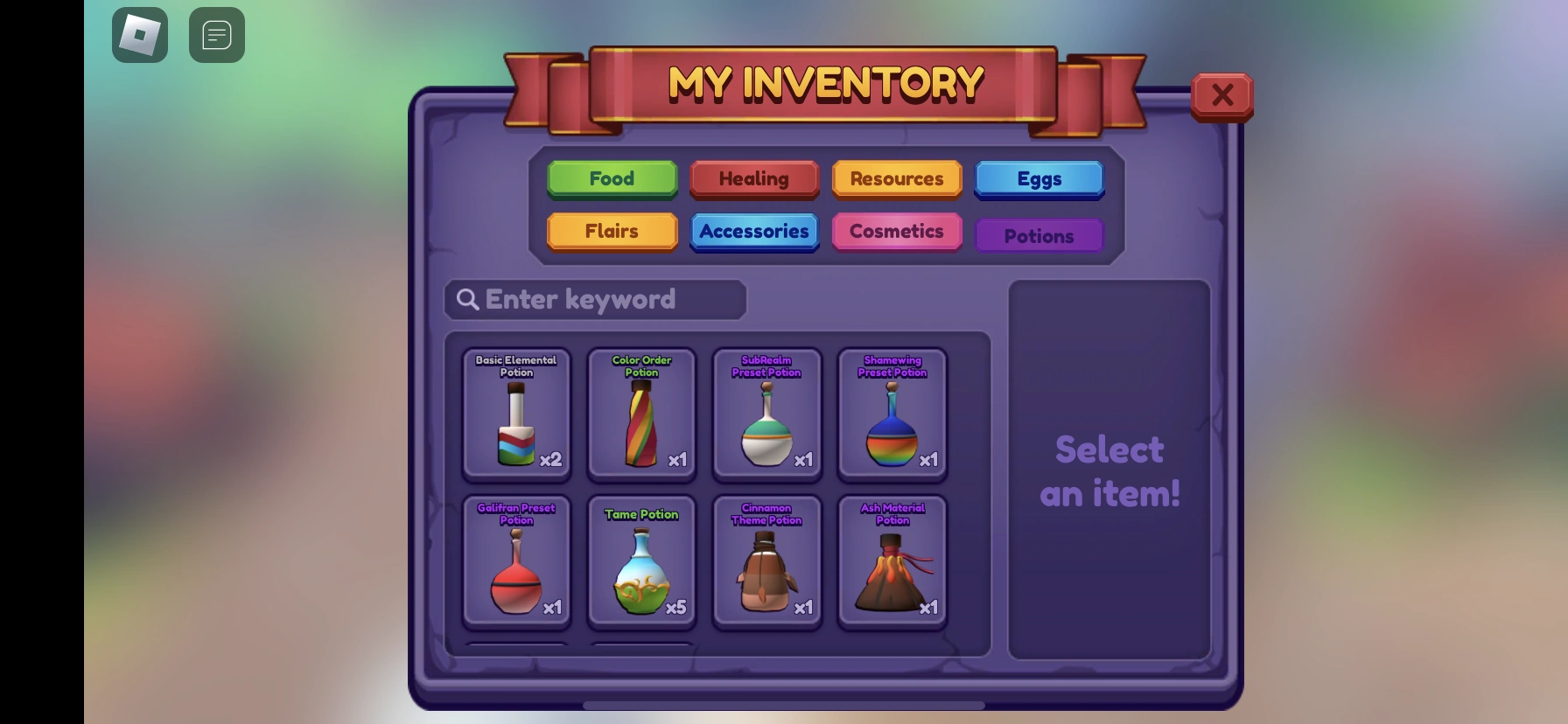Open the Cosmetics category

(896, 231)
